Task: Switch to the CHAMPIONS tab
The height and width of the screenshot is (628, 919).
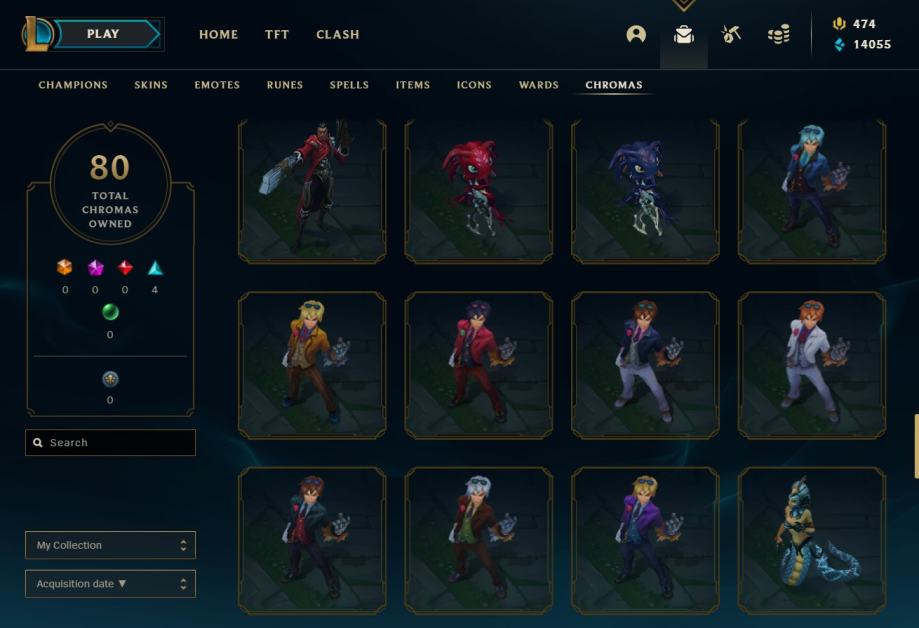Action: (73, 85)
